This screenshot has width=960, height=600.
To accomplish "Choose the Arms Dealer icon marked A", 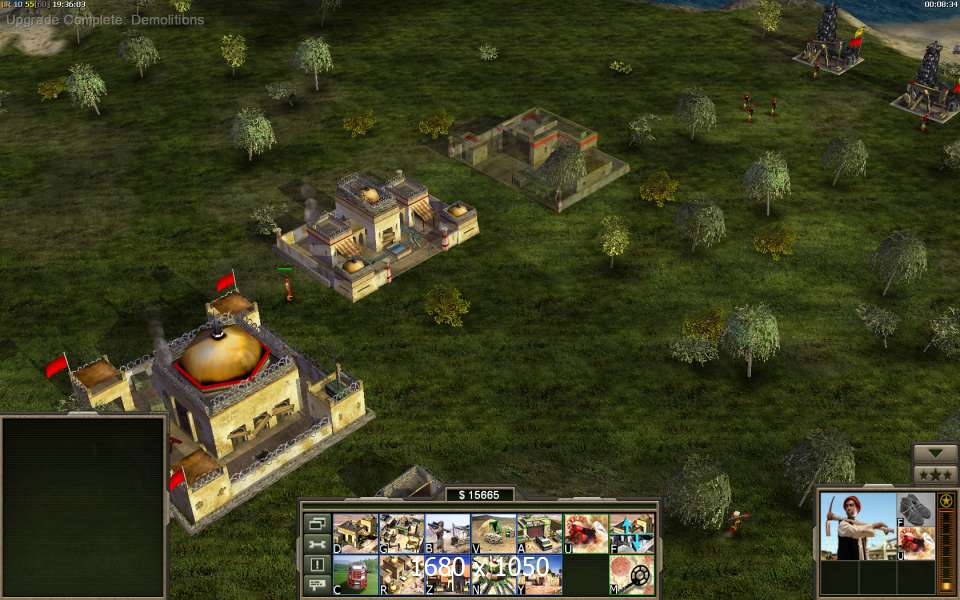I will (539, 533).
